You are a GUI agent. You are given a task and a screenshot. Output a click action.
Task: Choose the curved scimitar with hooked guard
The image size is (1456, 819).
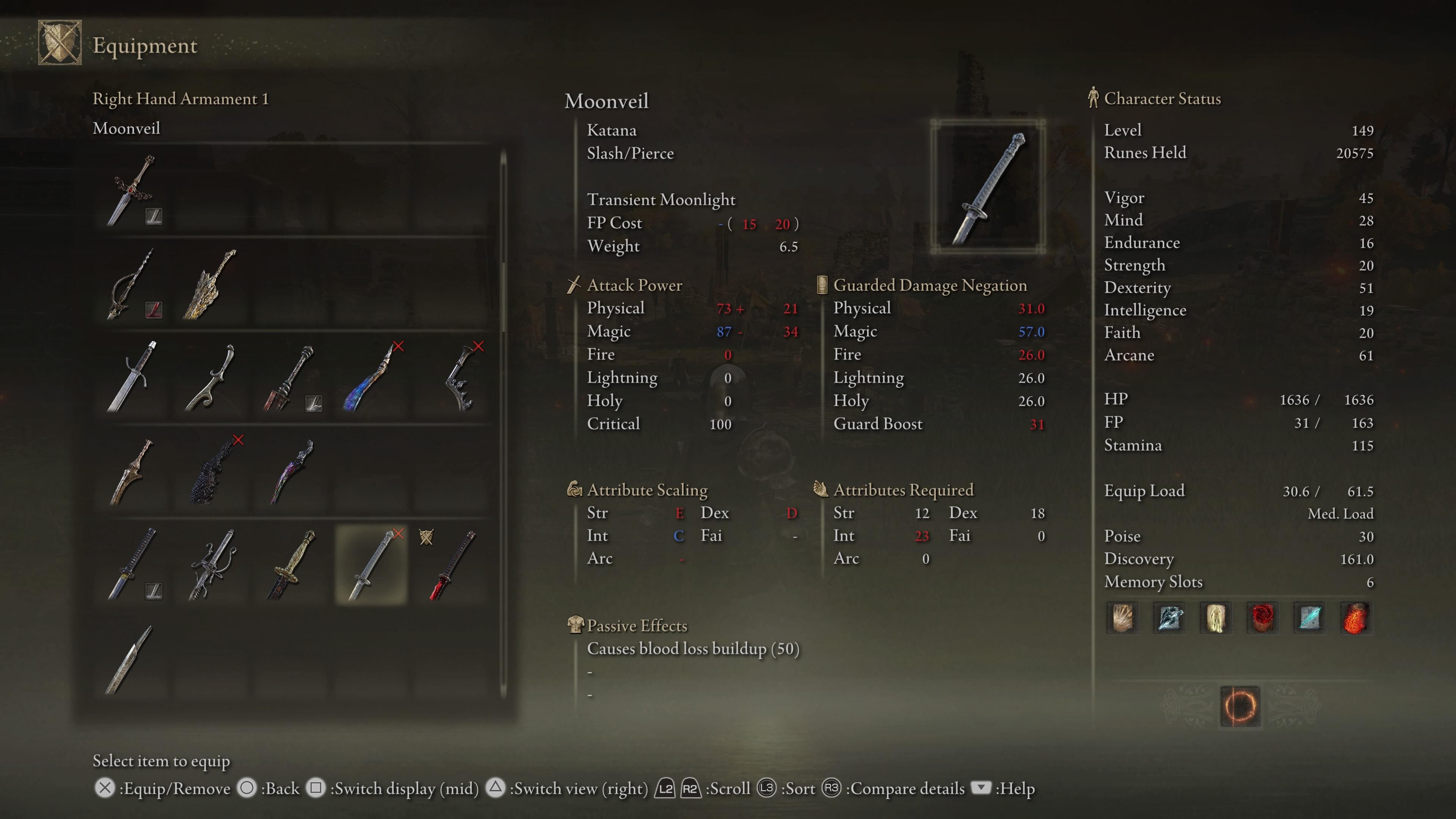pyautogui.click(x=212, y=377)
